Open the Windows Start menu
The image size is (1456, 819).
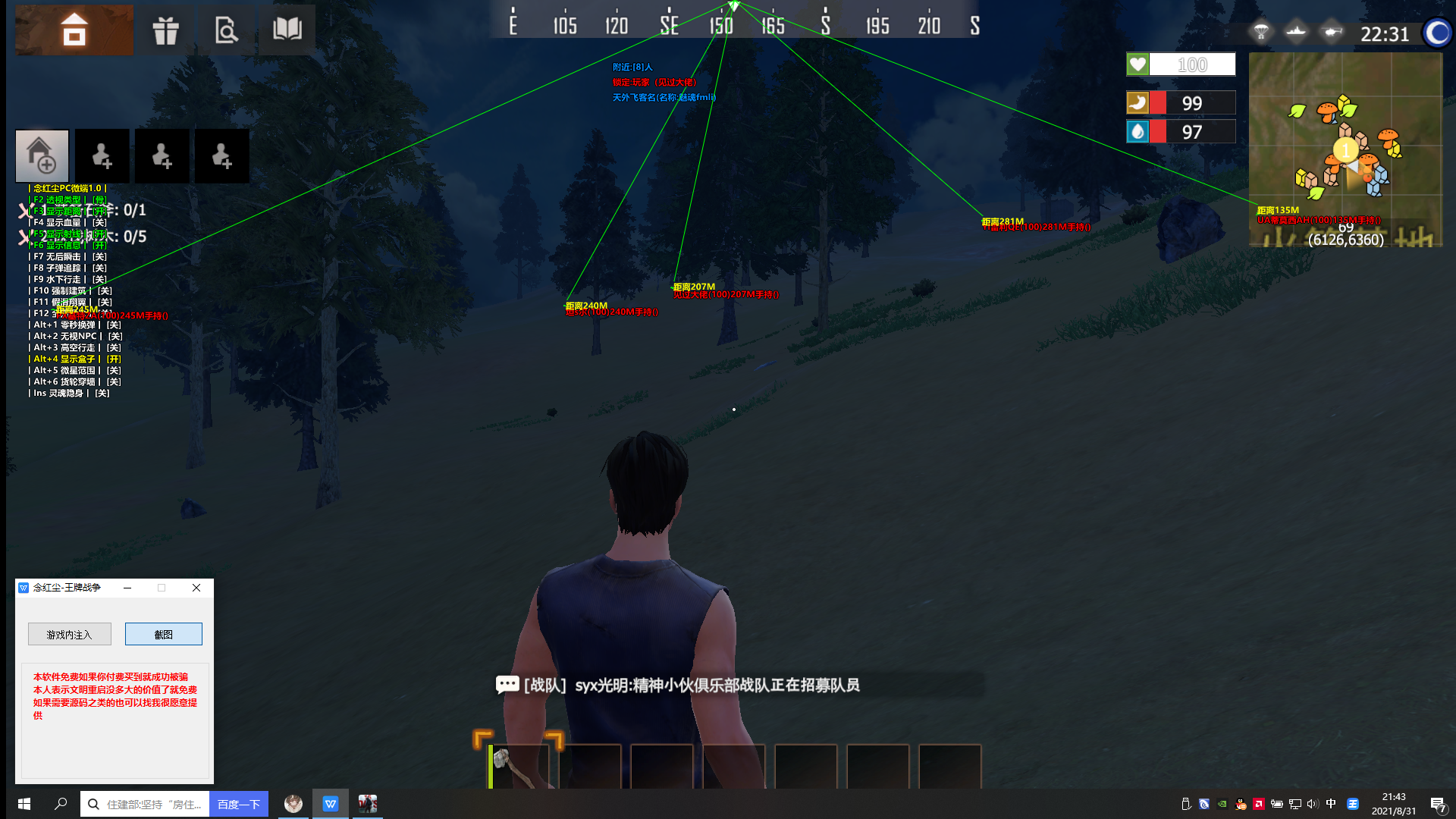tap(24, 804)
